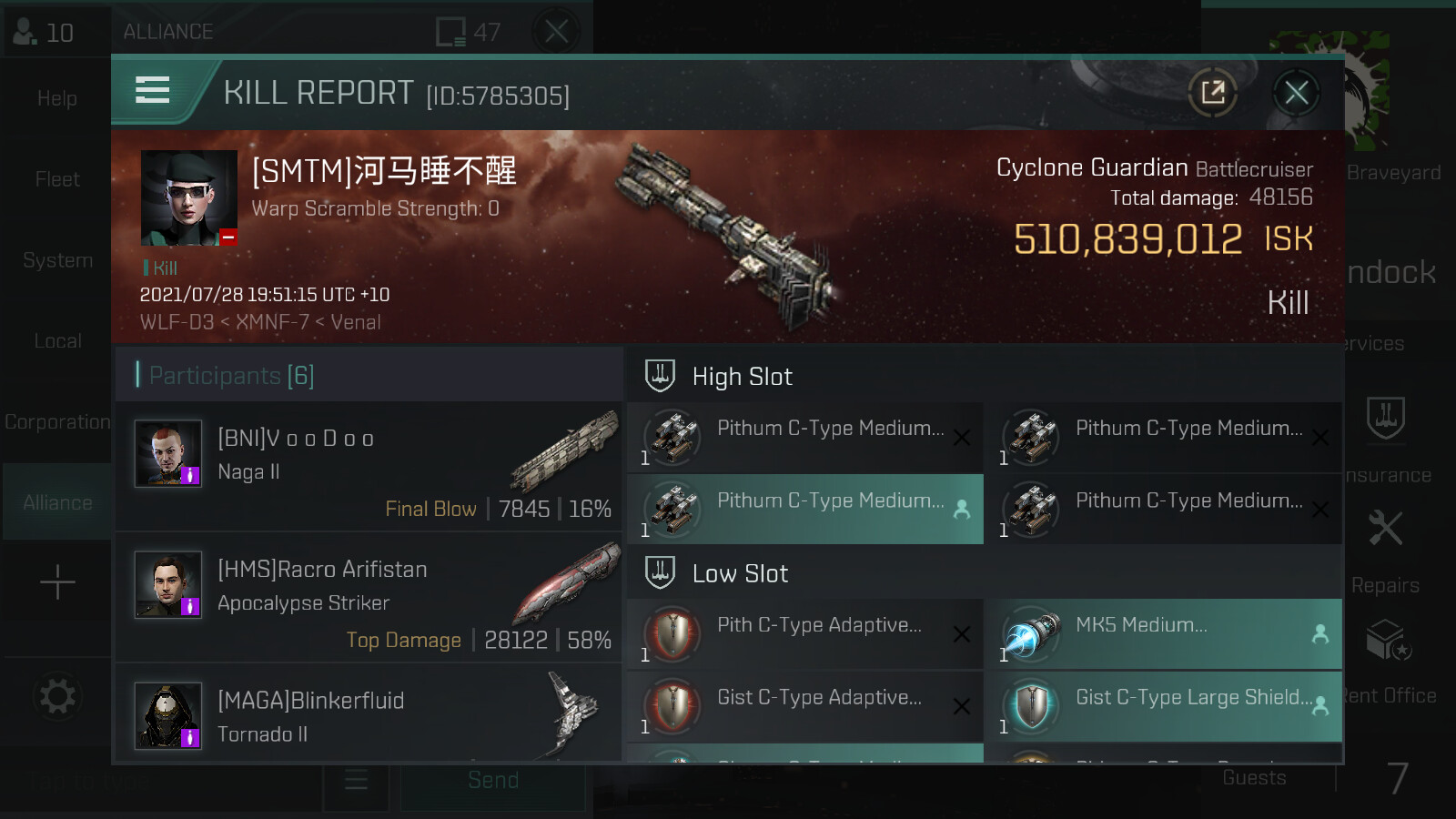Open the System chat channel

pos(57,260)
